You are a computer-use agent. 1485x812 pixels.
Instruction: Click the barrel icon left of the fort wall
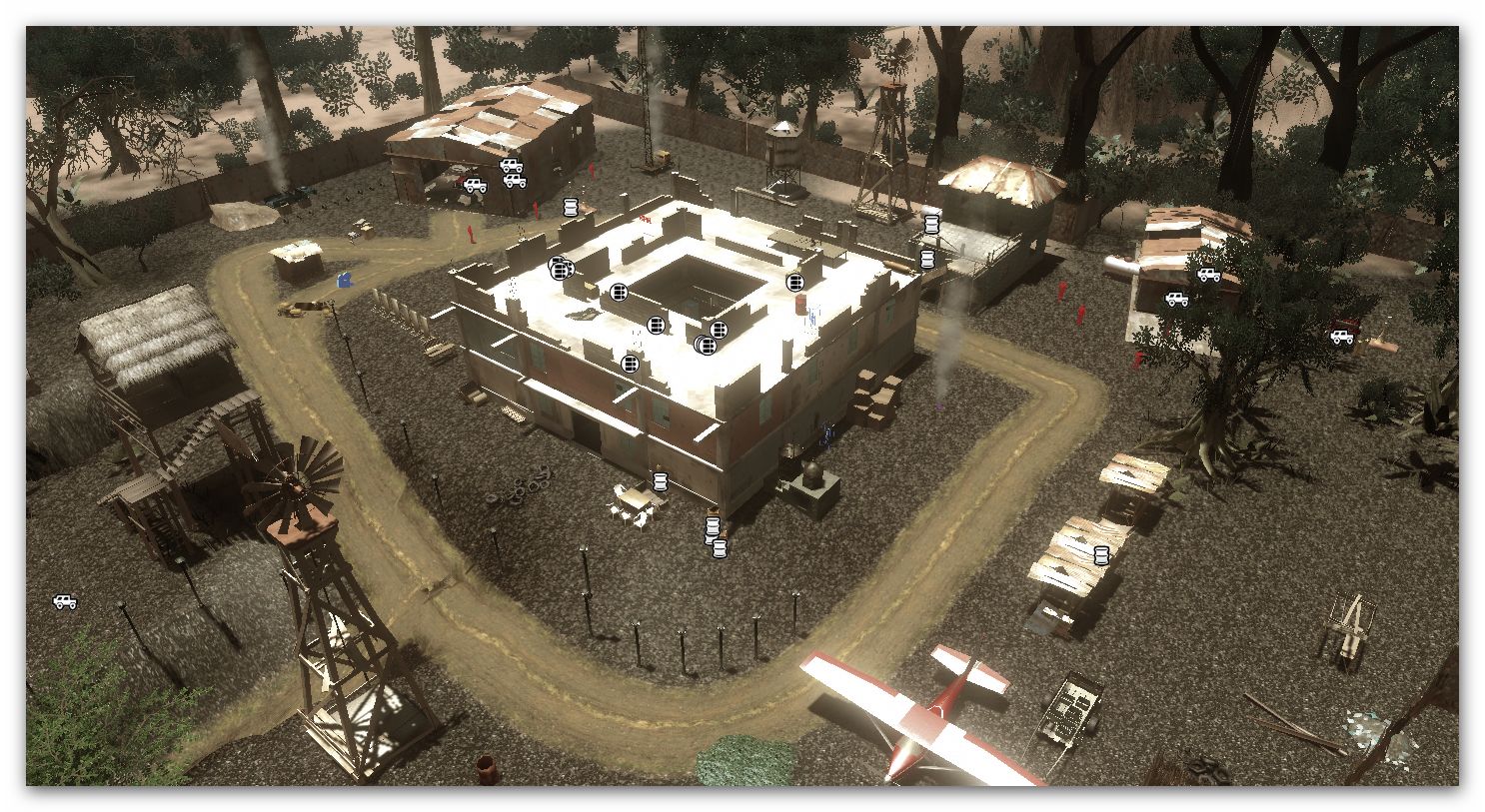[x=571, y=206]
